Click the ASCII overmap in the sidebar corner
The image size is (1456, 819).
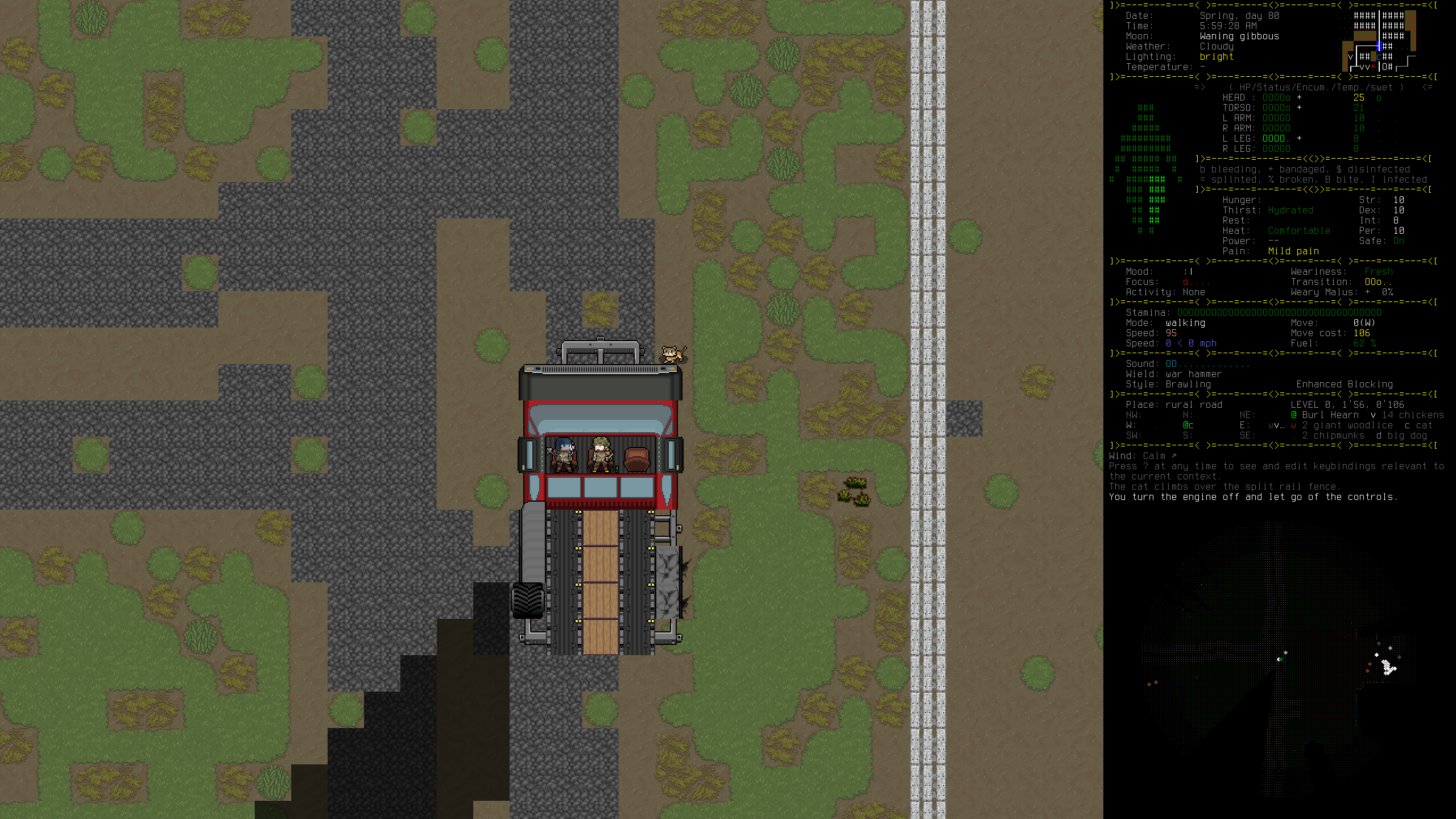1379,41
